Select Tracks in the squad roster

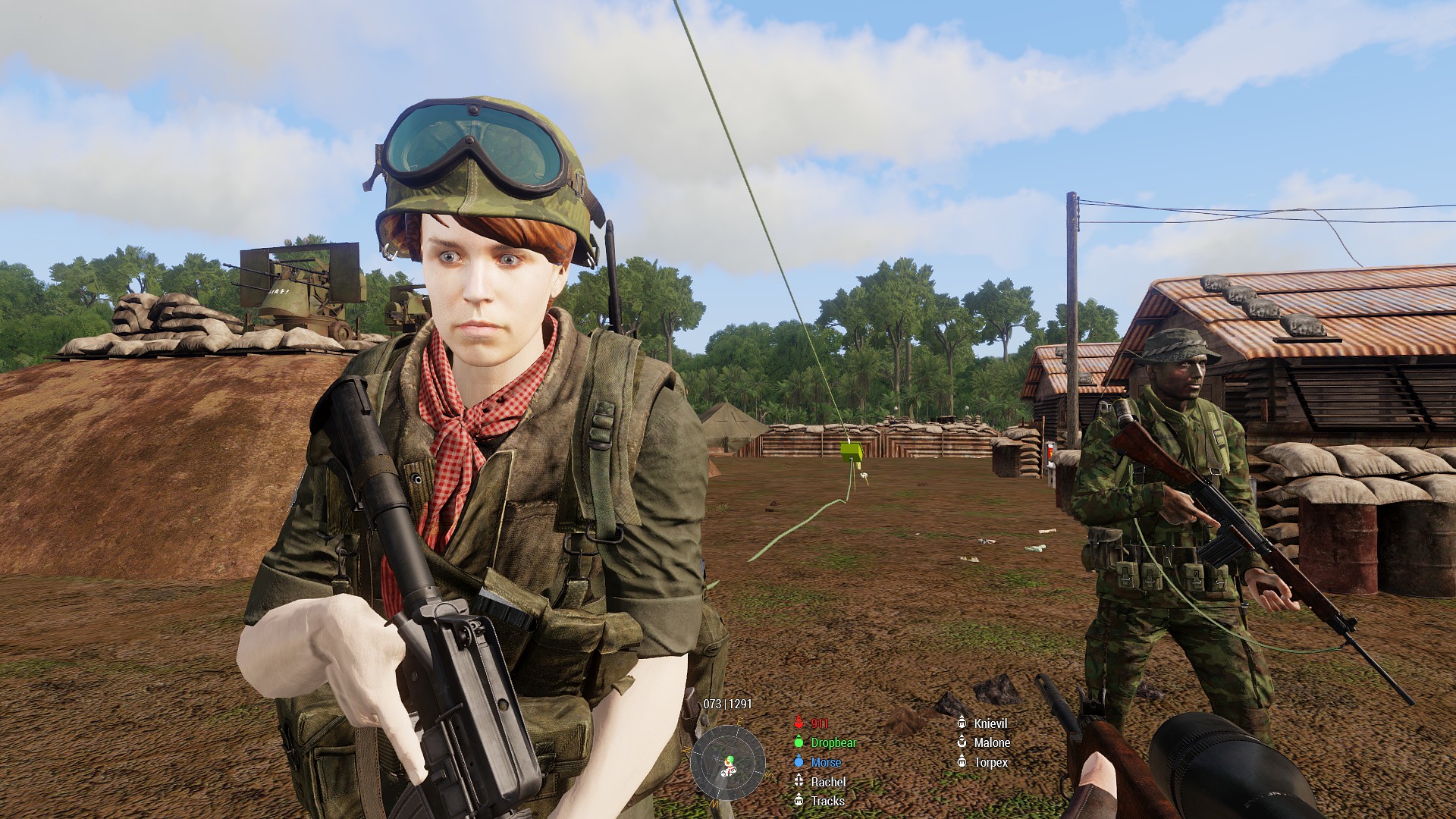(827, 801)
